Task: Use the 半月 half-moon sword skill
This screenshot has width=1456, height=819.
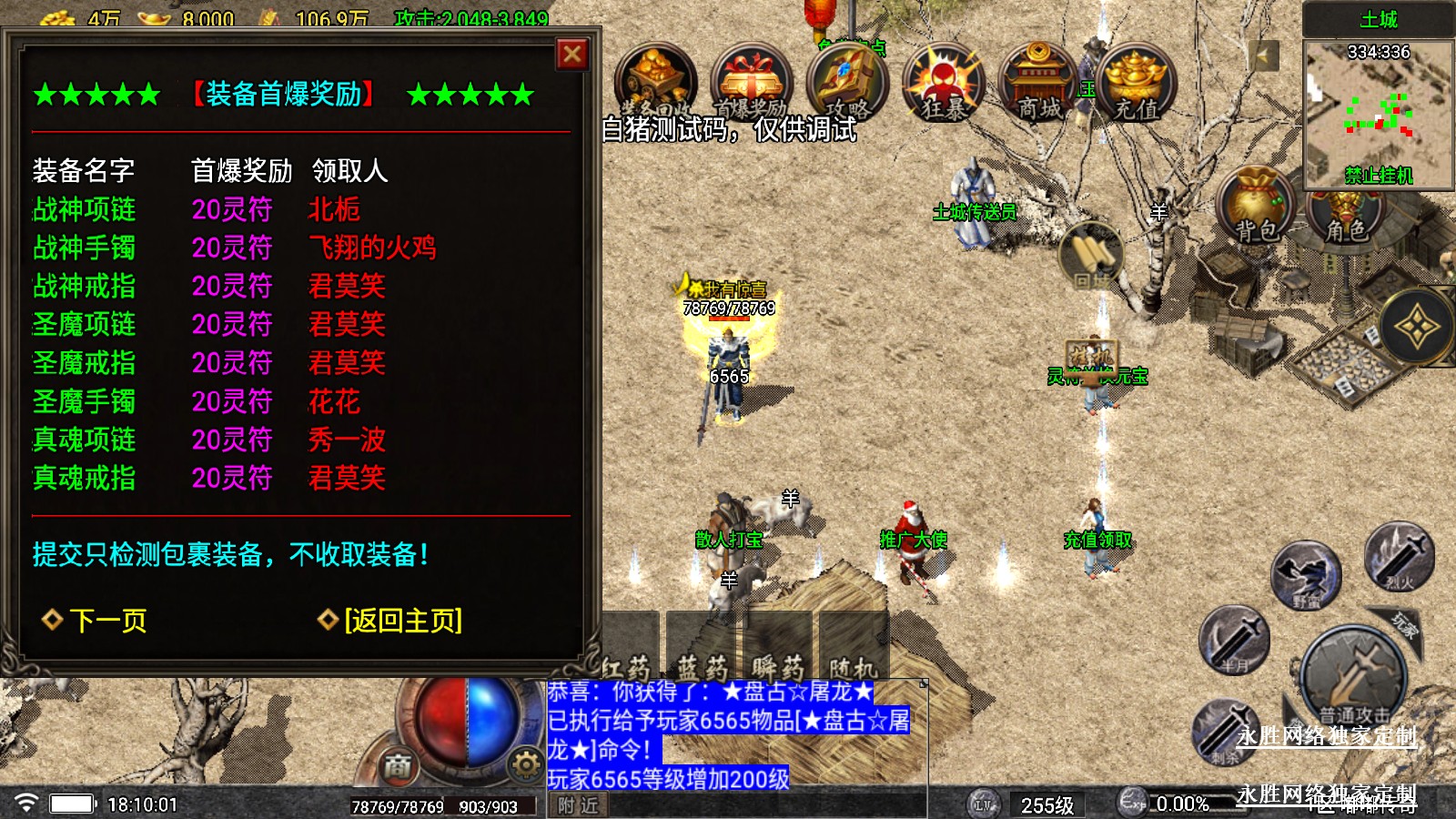Action: pos(1234,640)
